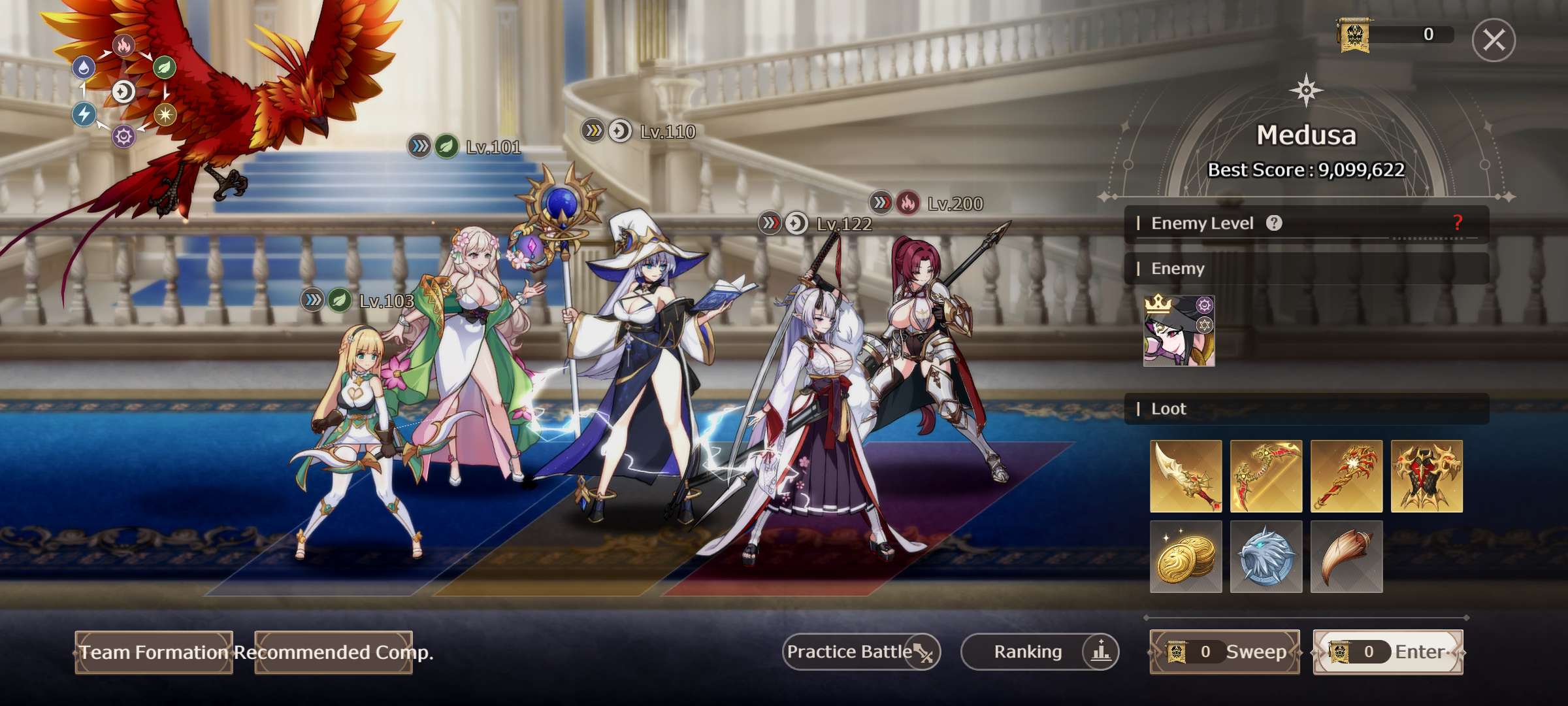Viewport: 1568px width, 706px height.
Task: Open Team Formation
Action: [x=154, y=652]
